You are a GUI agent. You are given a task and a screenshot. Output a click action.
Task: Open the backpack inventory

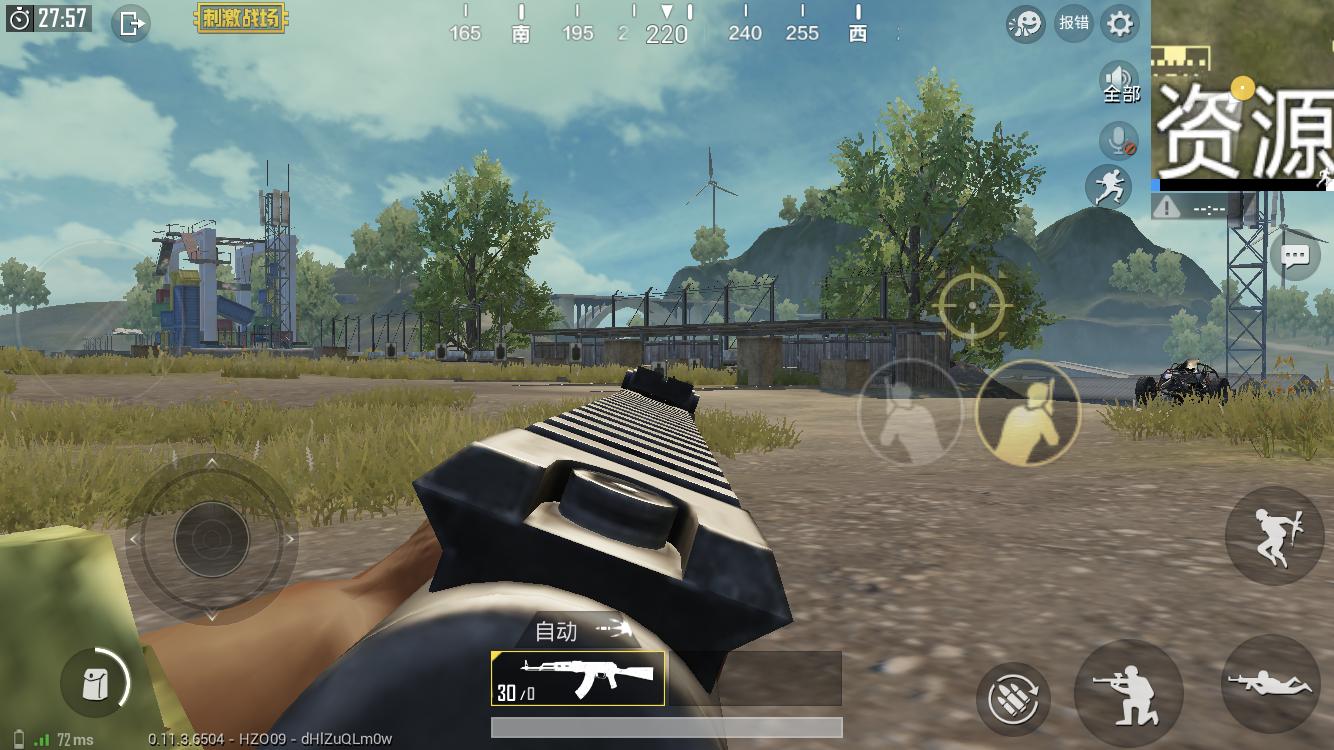[x=97, y=683]
